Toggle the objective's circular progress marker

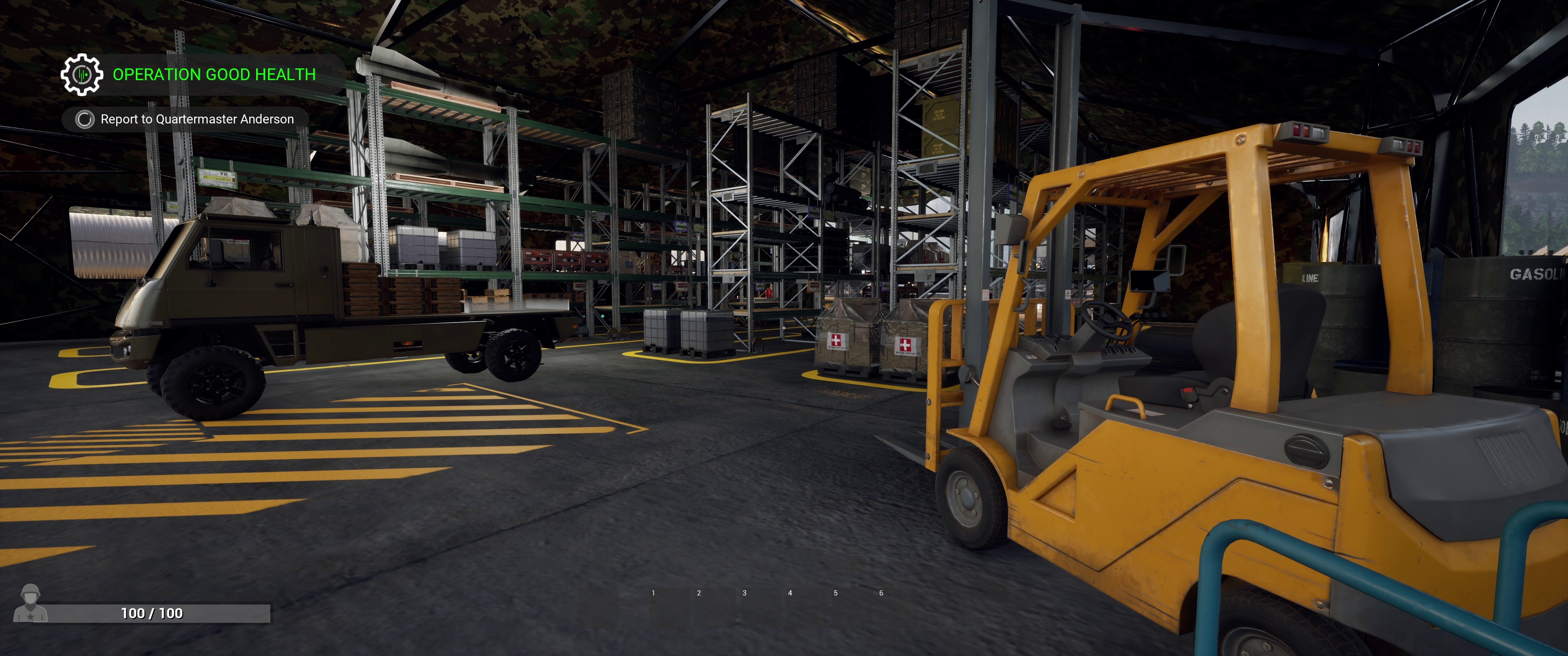85,119
